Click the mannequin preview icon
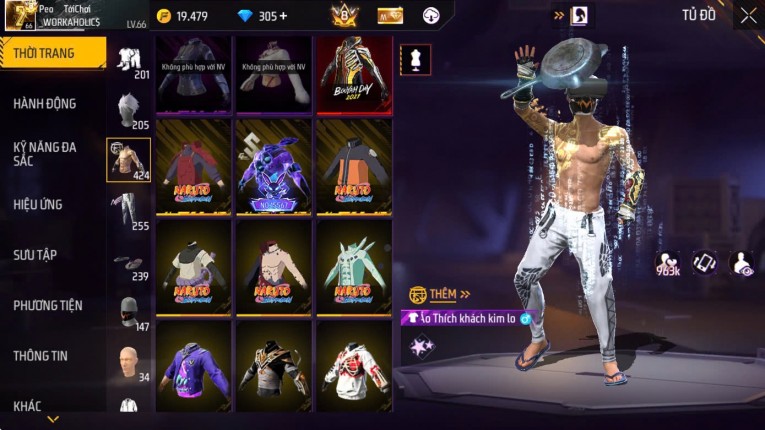 tap(415, 59)
